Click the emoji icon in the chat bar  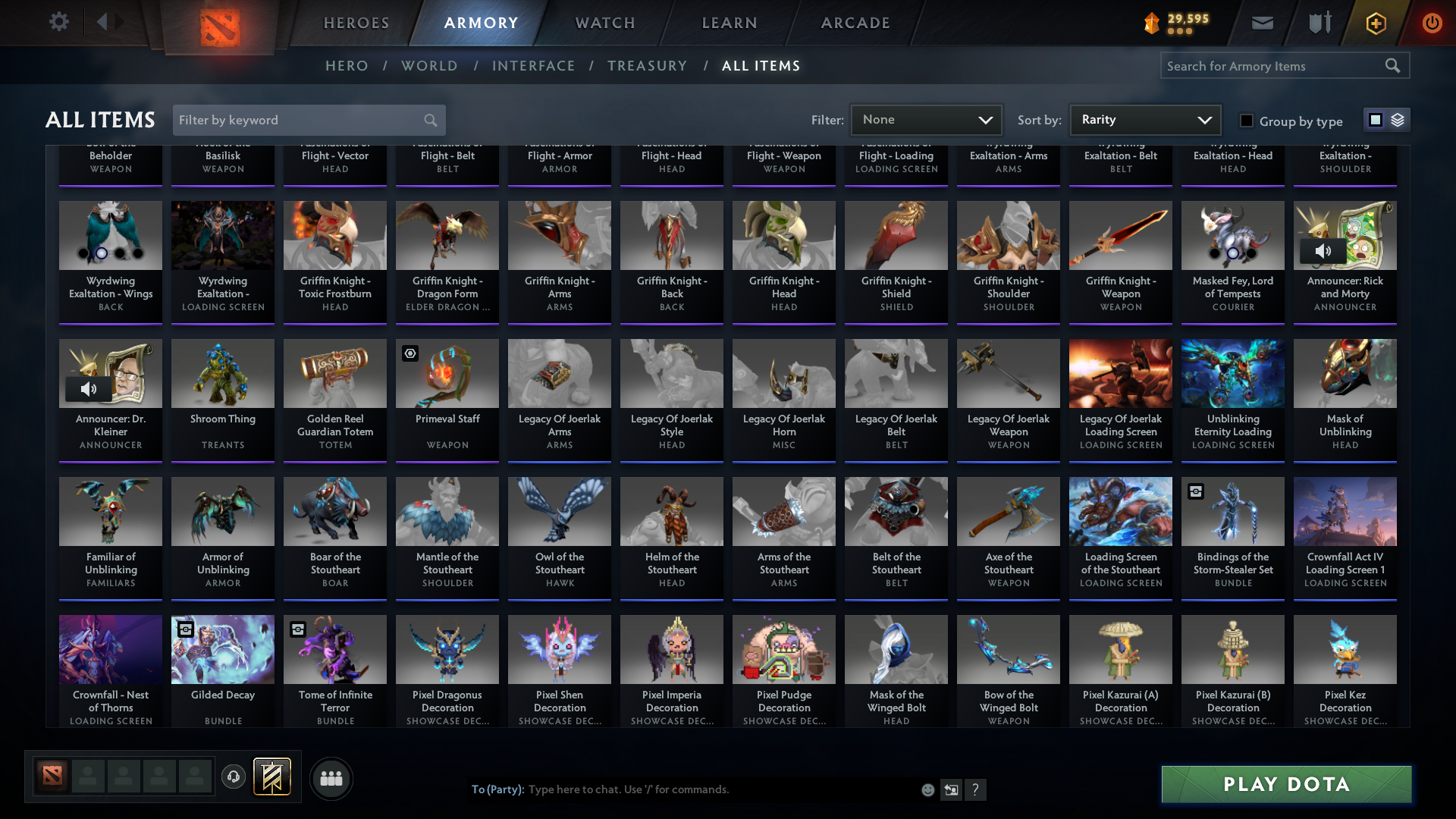(927, 789)
